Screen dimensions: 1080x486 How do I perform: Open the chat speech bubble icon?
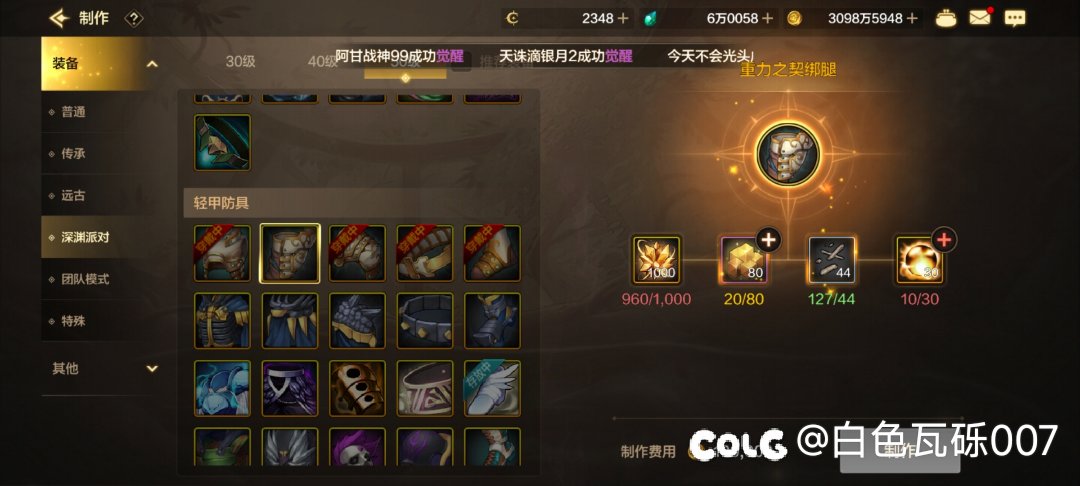pyautogui.click(x=1014, y=18)
